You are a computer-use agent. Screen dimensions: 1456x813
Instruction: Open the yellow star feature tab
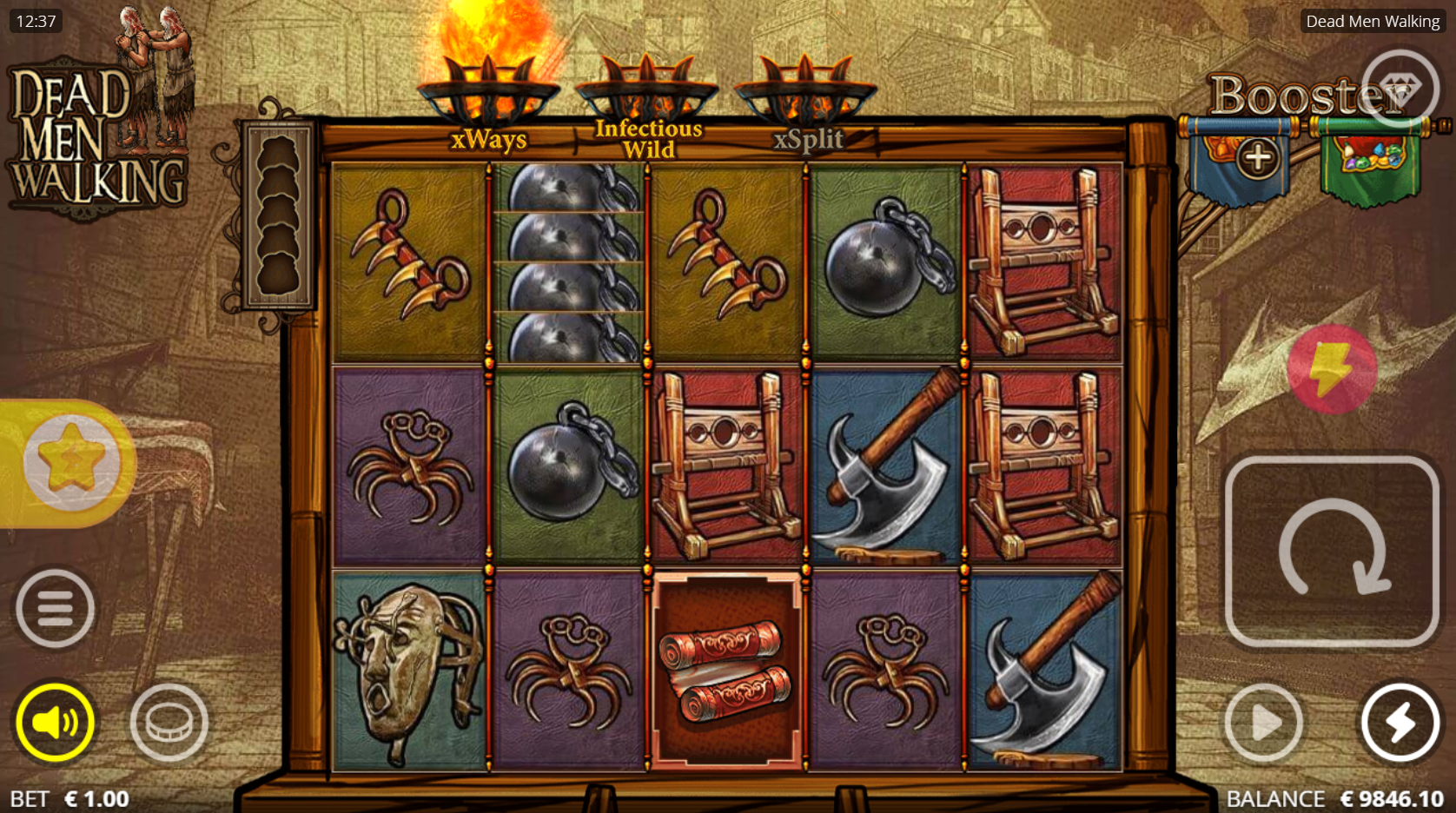point(71,462)
